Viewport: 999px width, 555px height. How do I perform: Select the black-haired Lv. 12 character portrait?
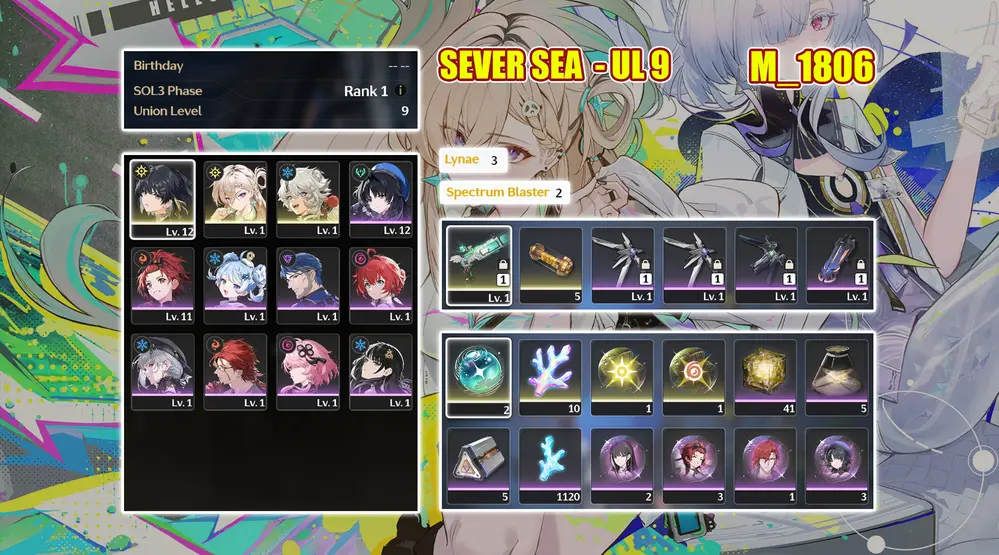pyautogui.click(x=163, y=198)
